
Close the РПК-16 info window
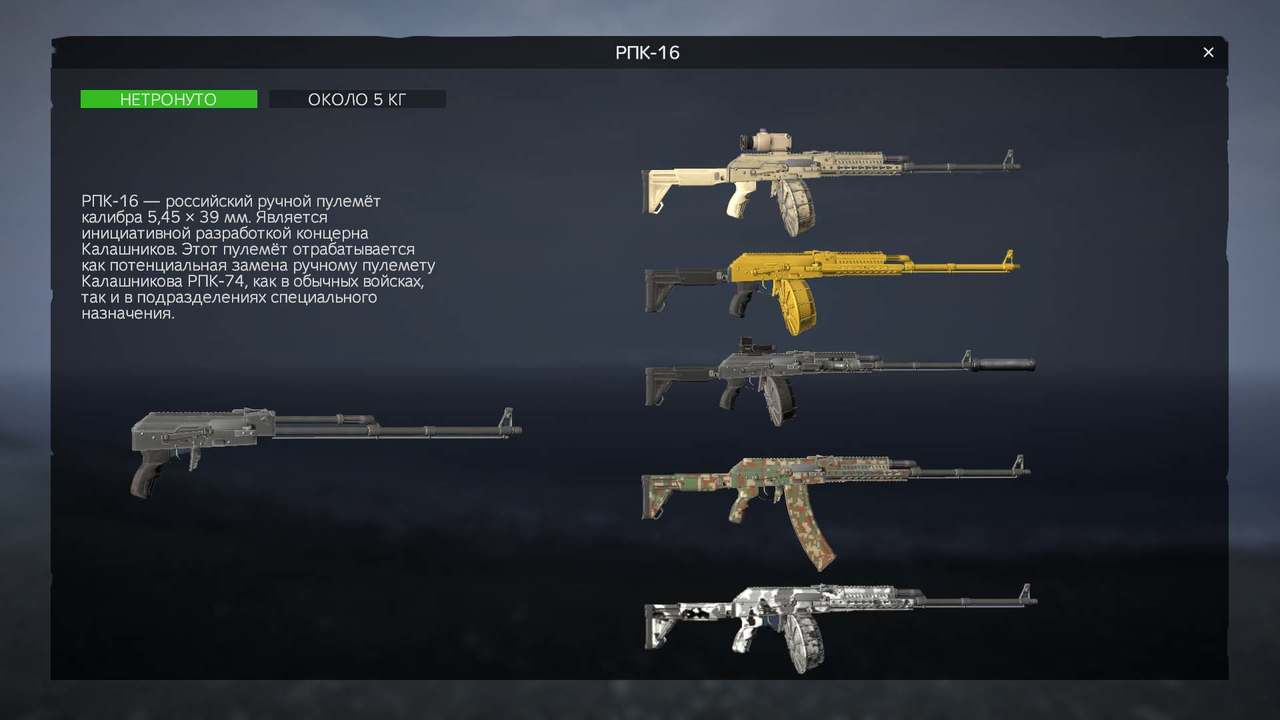point(1208,53)
